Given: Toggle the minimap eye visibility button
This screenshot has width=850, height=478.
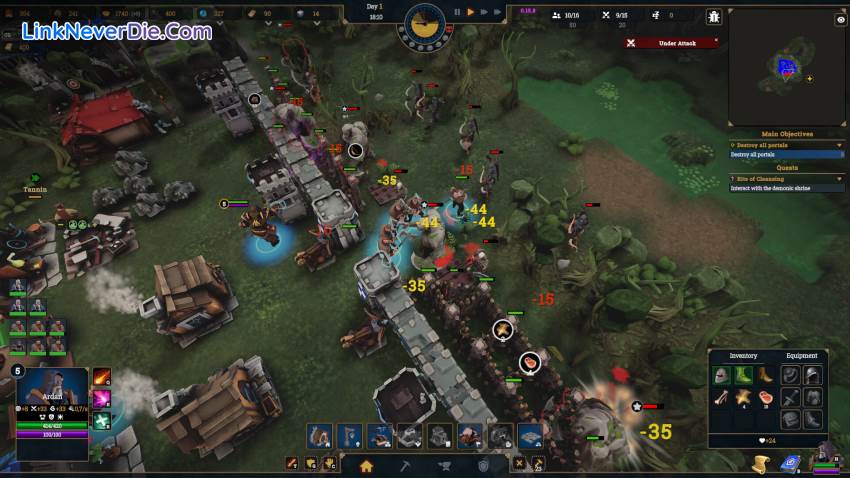Looking at the screenshot, I should coord(840,20).
